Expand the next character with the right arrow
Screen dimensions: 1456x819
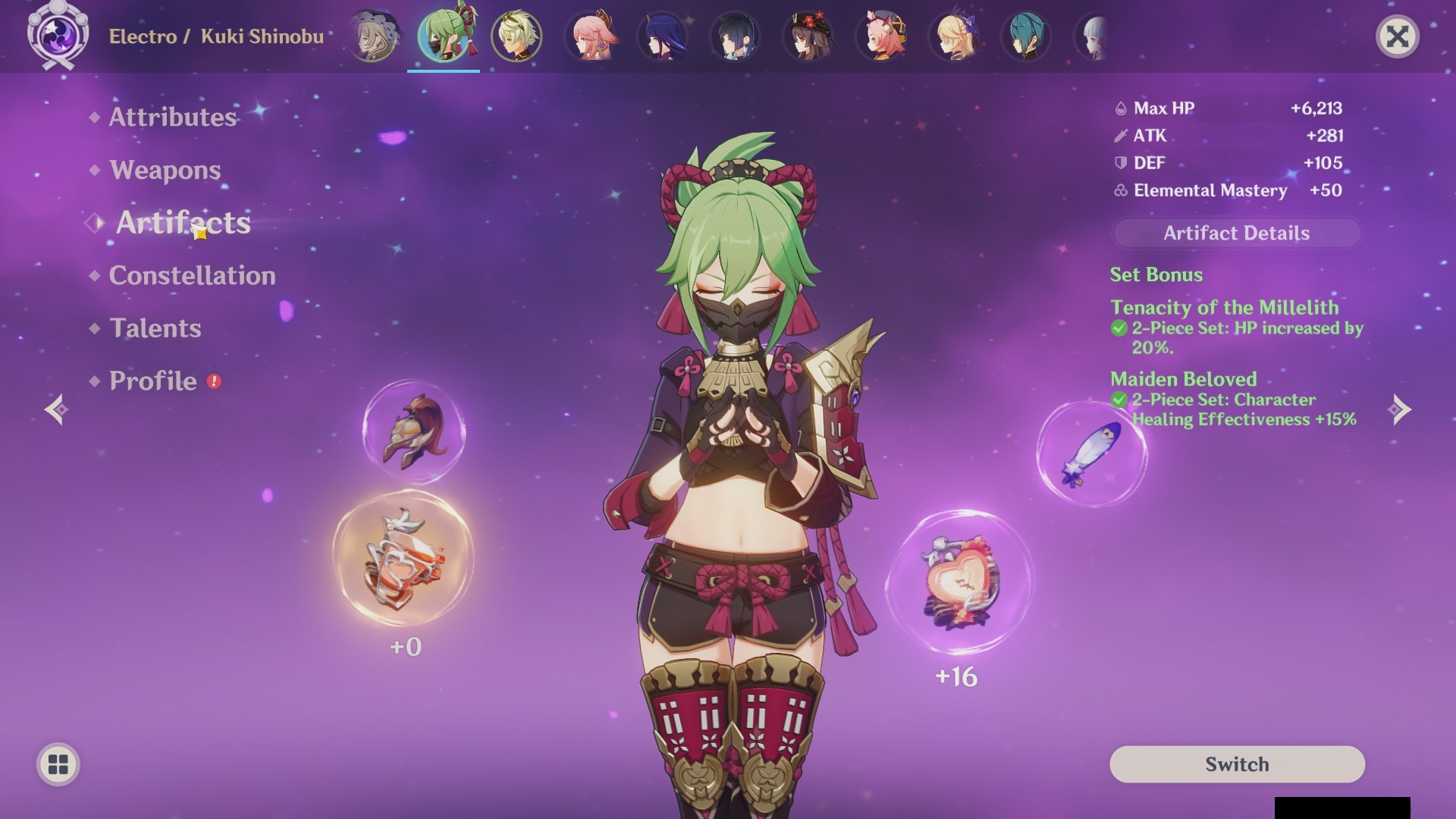[x=1400, y=409]
